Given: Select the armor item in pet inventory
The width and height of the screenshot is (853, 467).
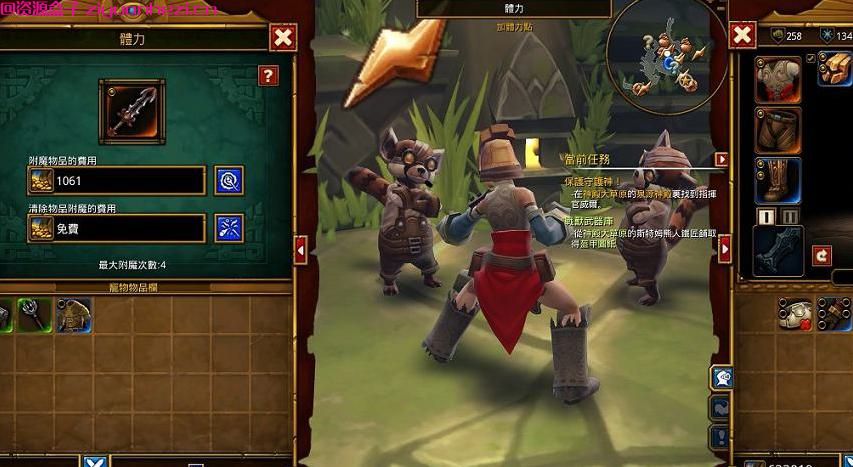Looking at the screenshot, I should [x=73, y=314].
